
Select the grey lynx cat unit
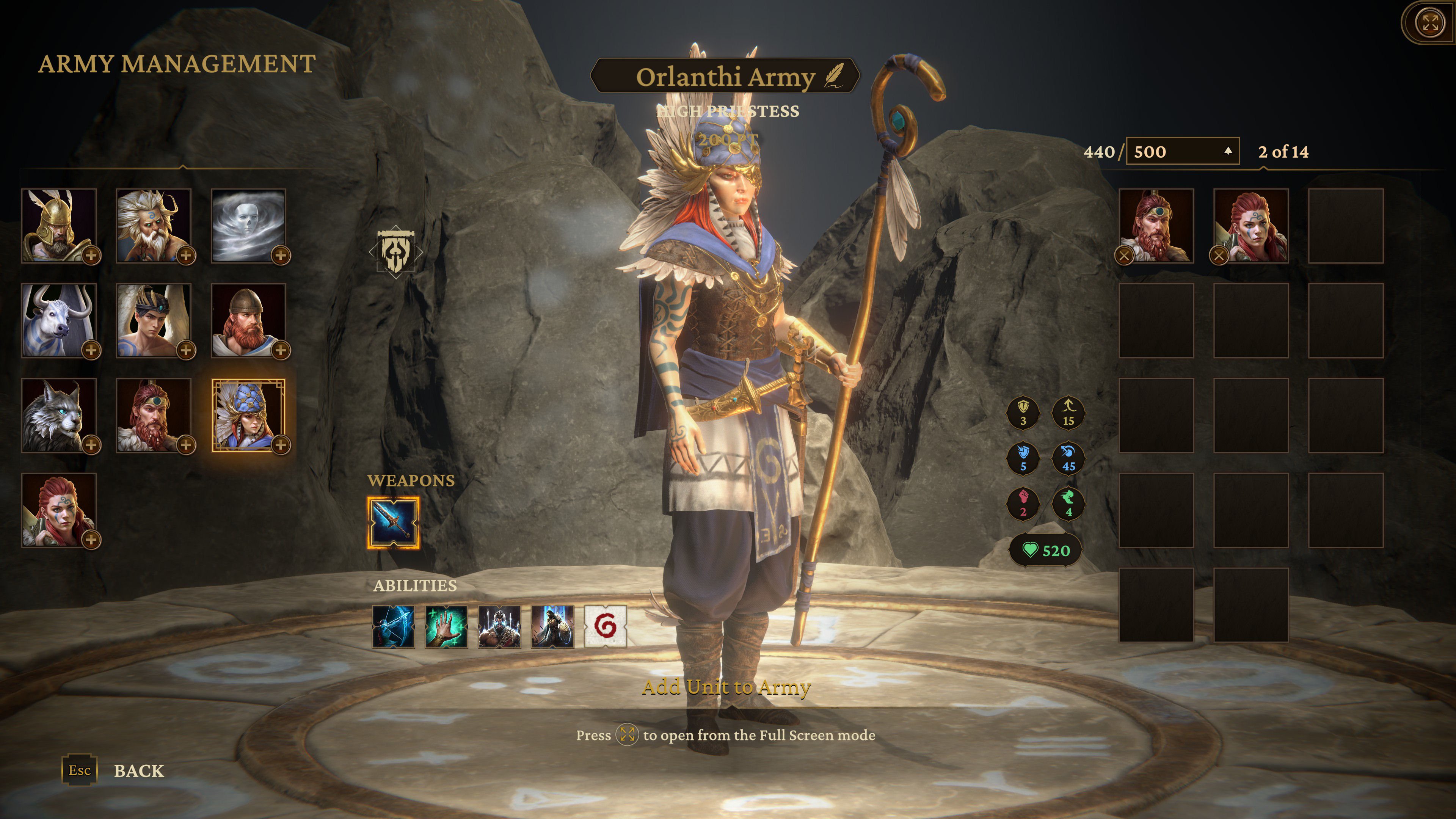point(59,416)
